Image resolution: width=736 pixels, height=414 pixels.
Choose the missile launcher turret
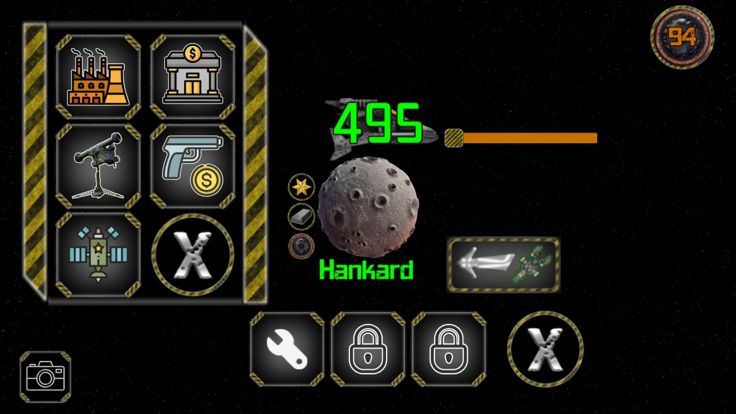point(97,165)
